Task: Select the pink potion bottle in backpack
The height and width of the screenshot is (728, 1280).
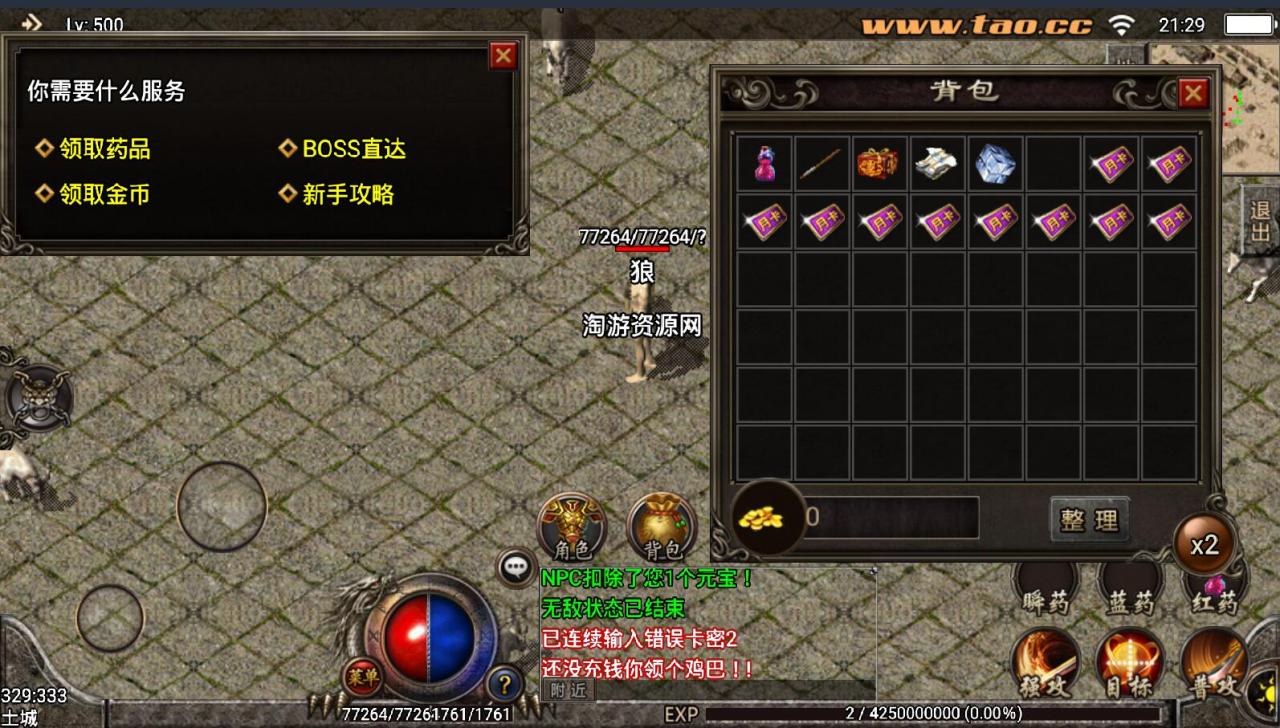Action: tap(765, 164)
